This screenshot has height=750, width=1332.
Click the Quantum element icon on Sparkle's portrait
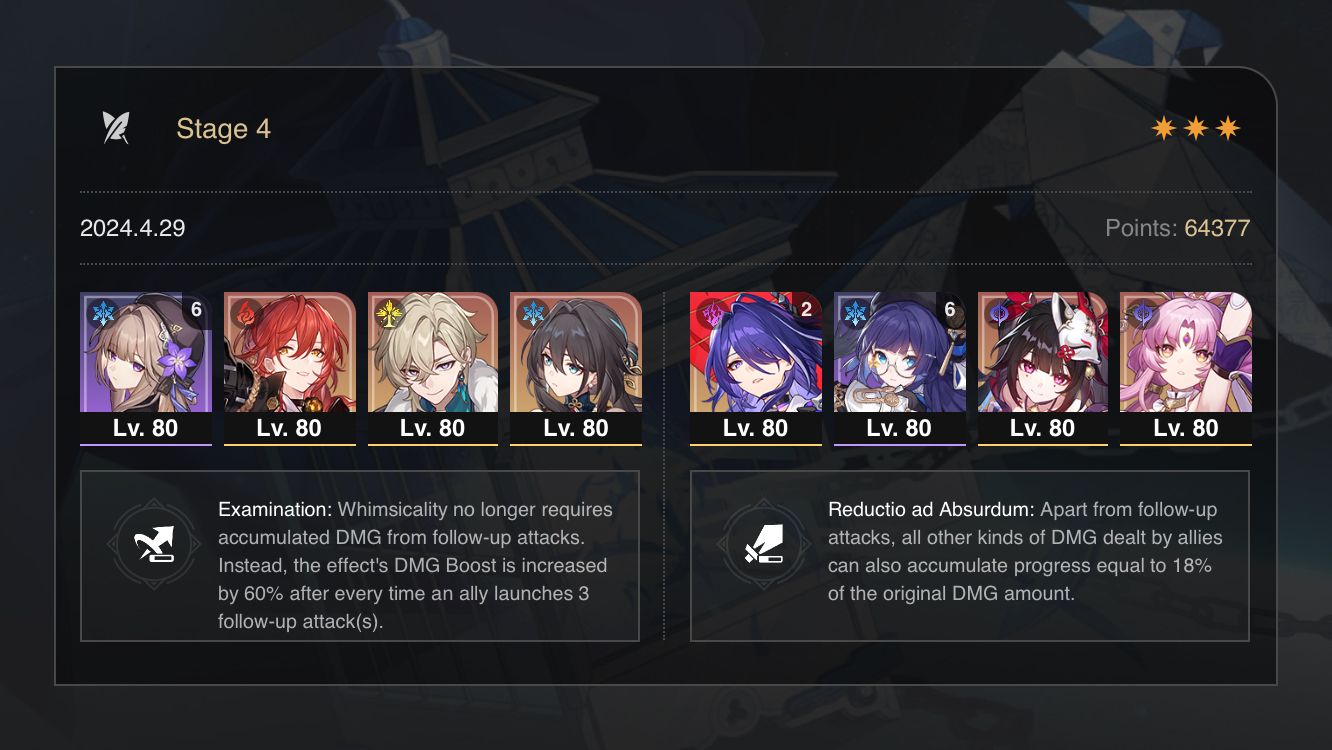click(x=1001, y=314)
